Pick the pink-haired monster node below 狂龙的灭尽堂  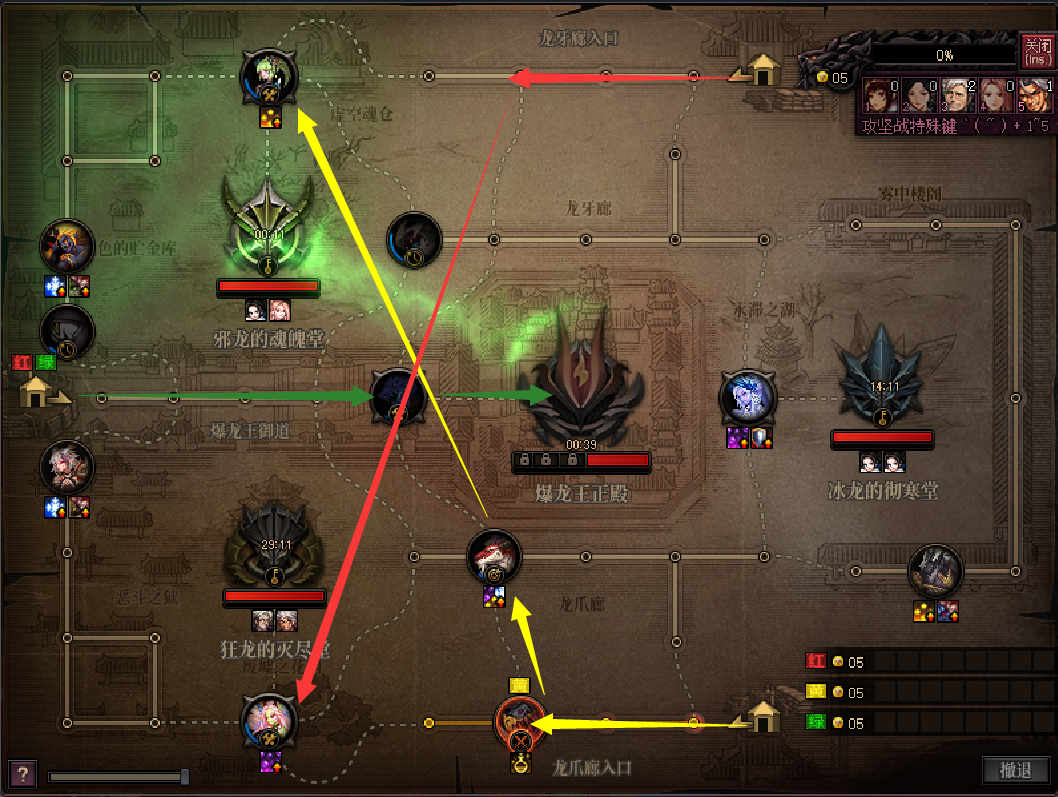(x=269, y=721)
